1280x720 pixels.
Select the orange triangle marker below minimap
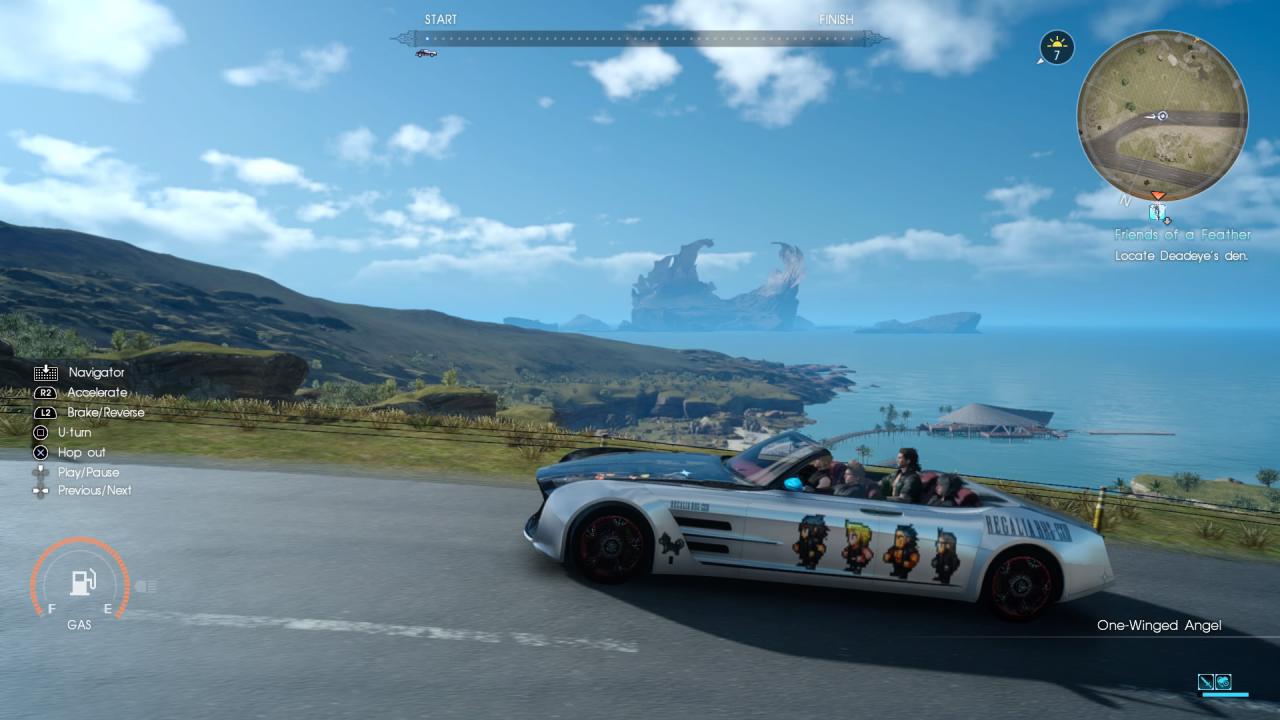[x=1158, y=196]
